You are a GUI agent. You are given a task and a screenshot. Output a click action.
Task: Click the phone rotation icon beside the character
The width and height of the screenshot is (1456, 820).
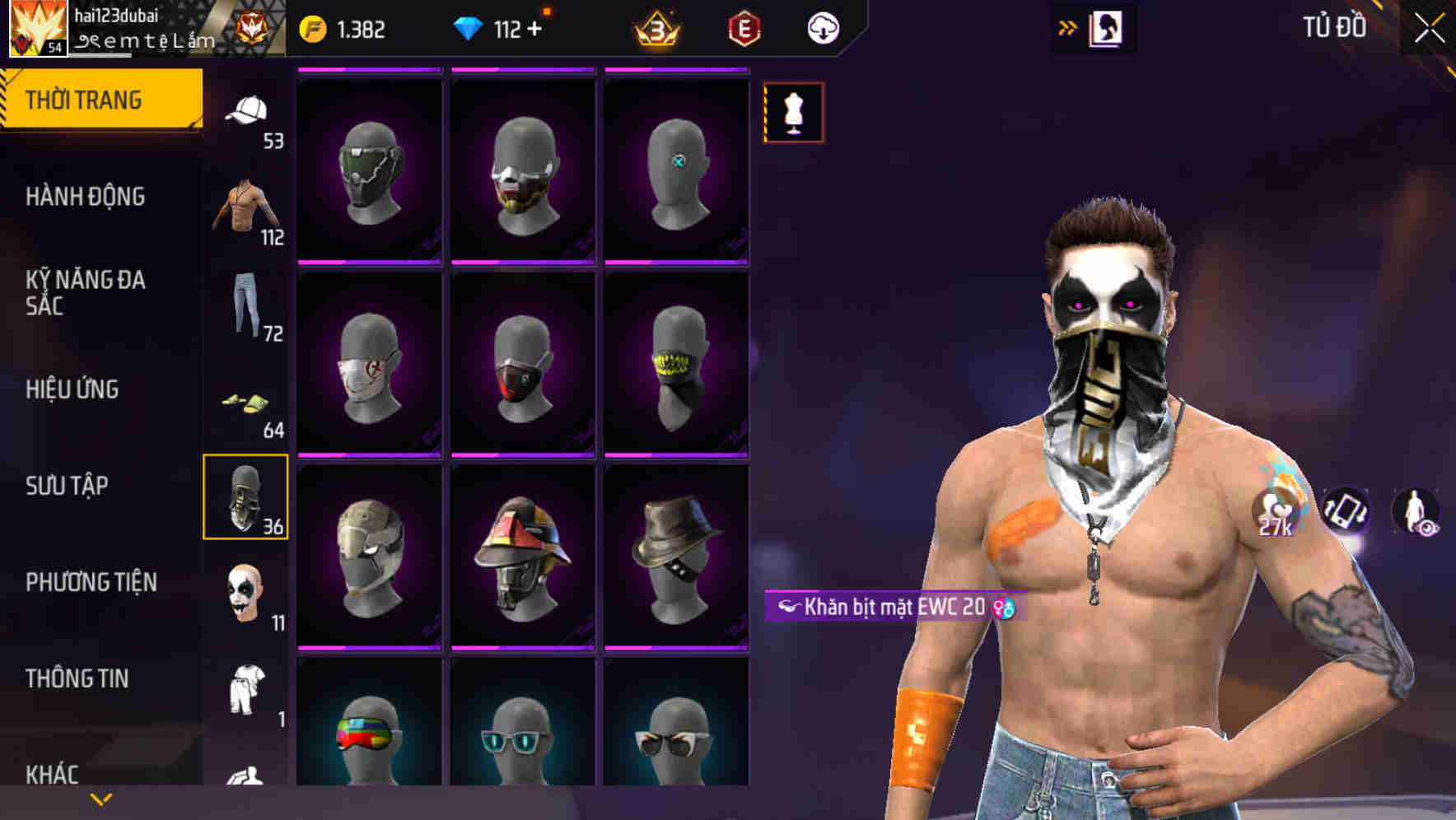coord(1345,510)
